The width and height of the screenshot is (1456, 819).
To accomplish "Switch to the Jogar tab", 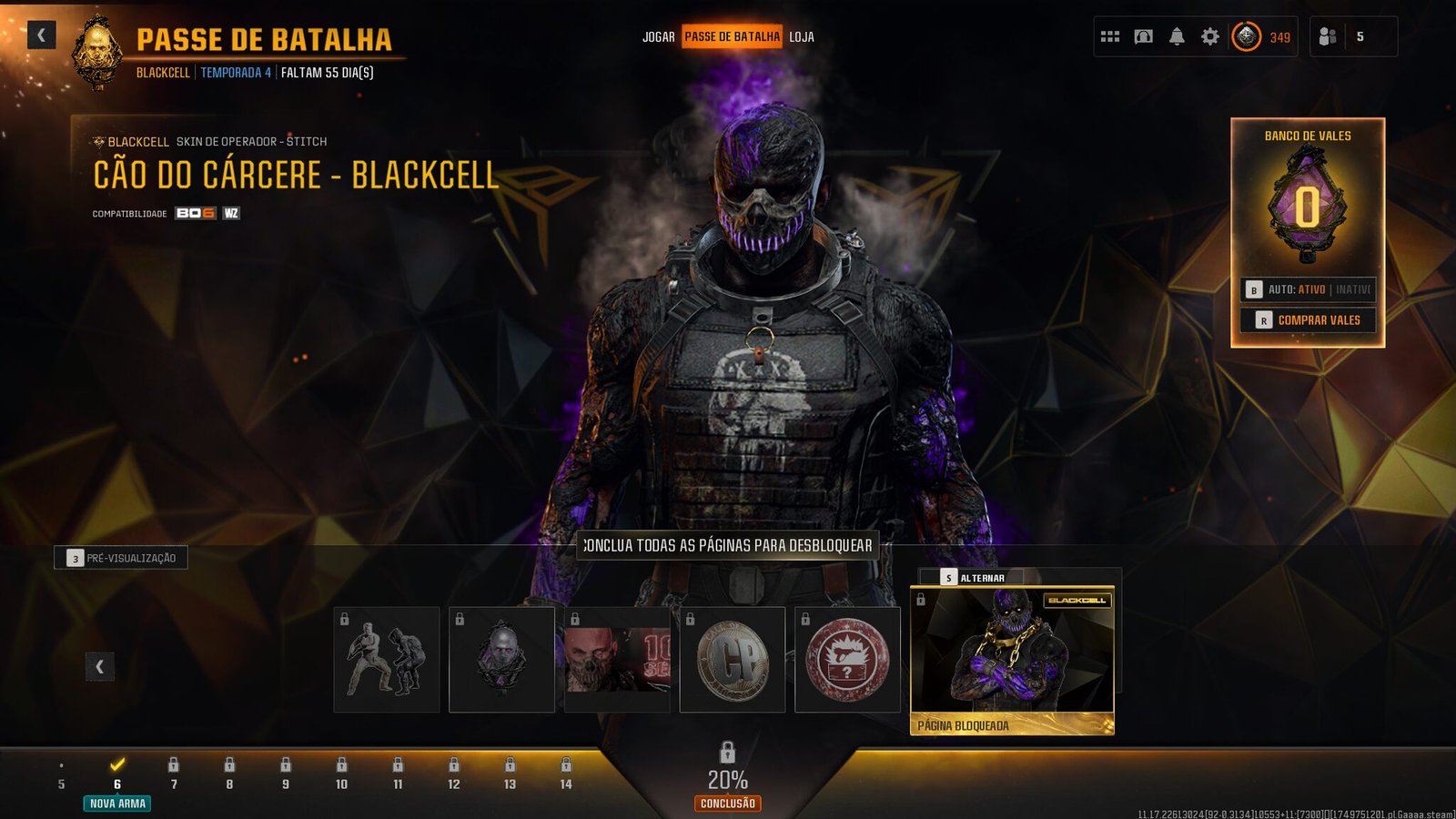I will point(658,37).
